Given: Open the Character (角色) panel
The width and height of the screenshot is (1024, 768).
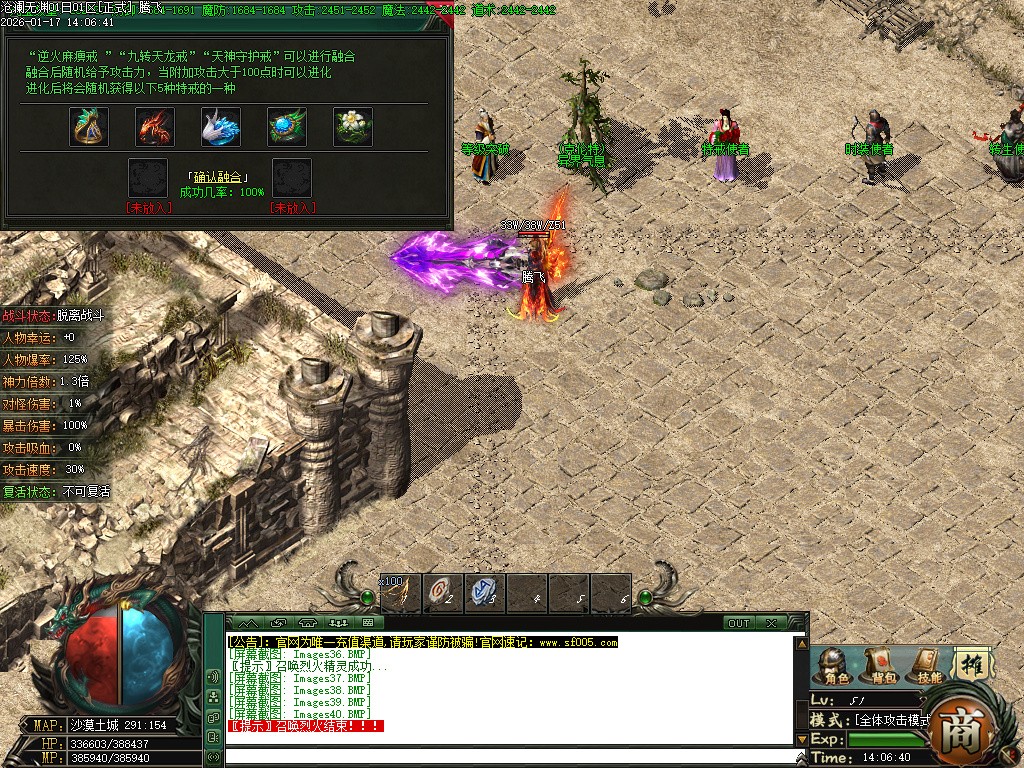Looking at the screenshot, I should tap(832, 667).
